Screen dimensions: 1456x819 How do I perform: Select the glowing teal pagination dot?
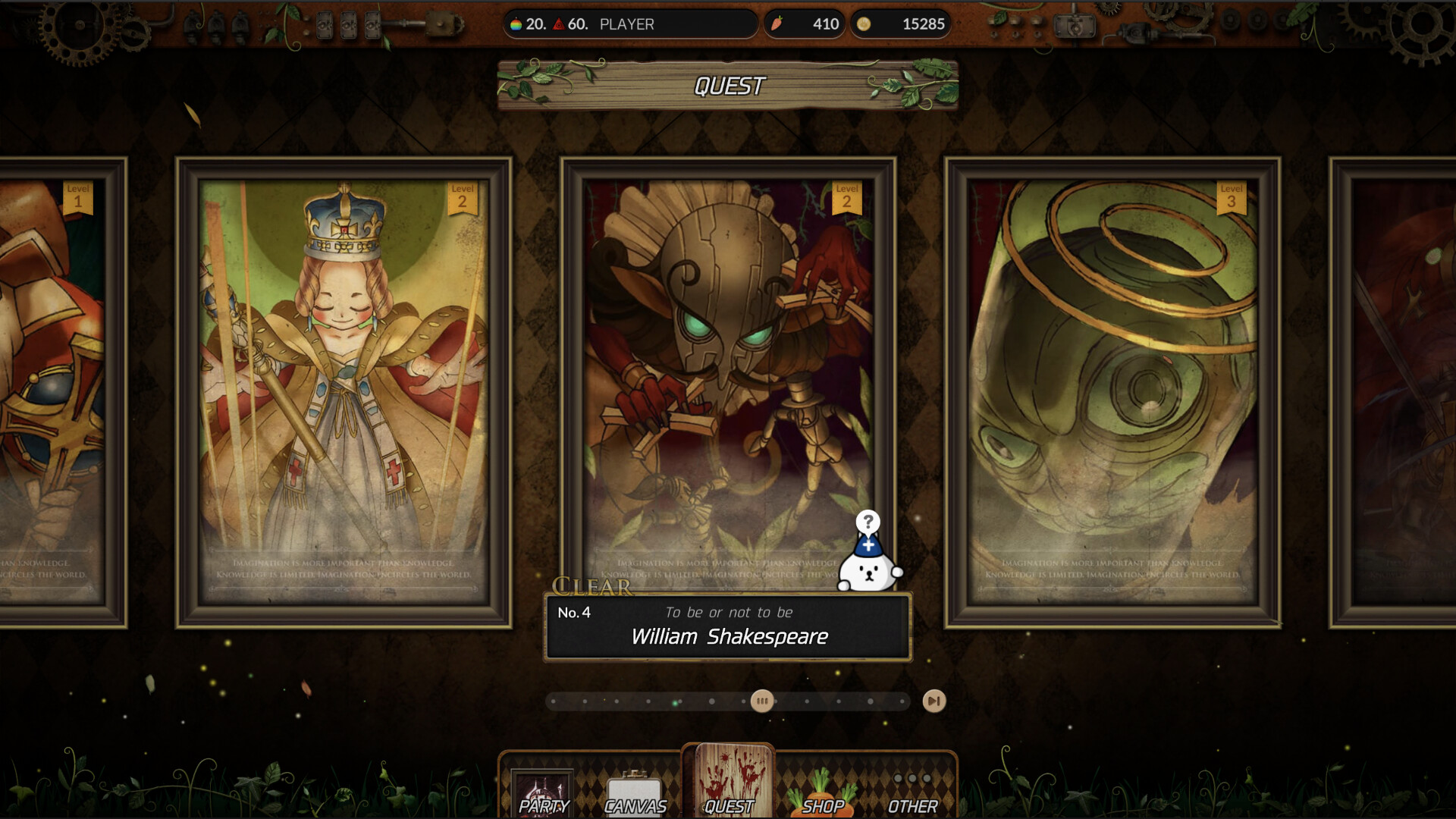pyautogui.click(x=675, y=701)
